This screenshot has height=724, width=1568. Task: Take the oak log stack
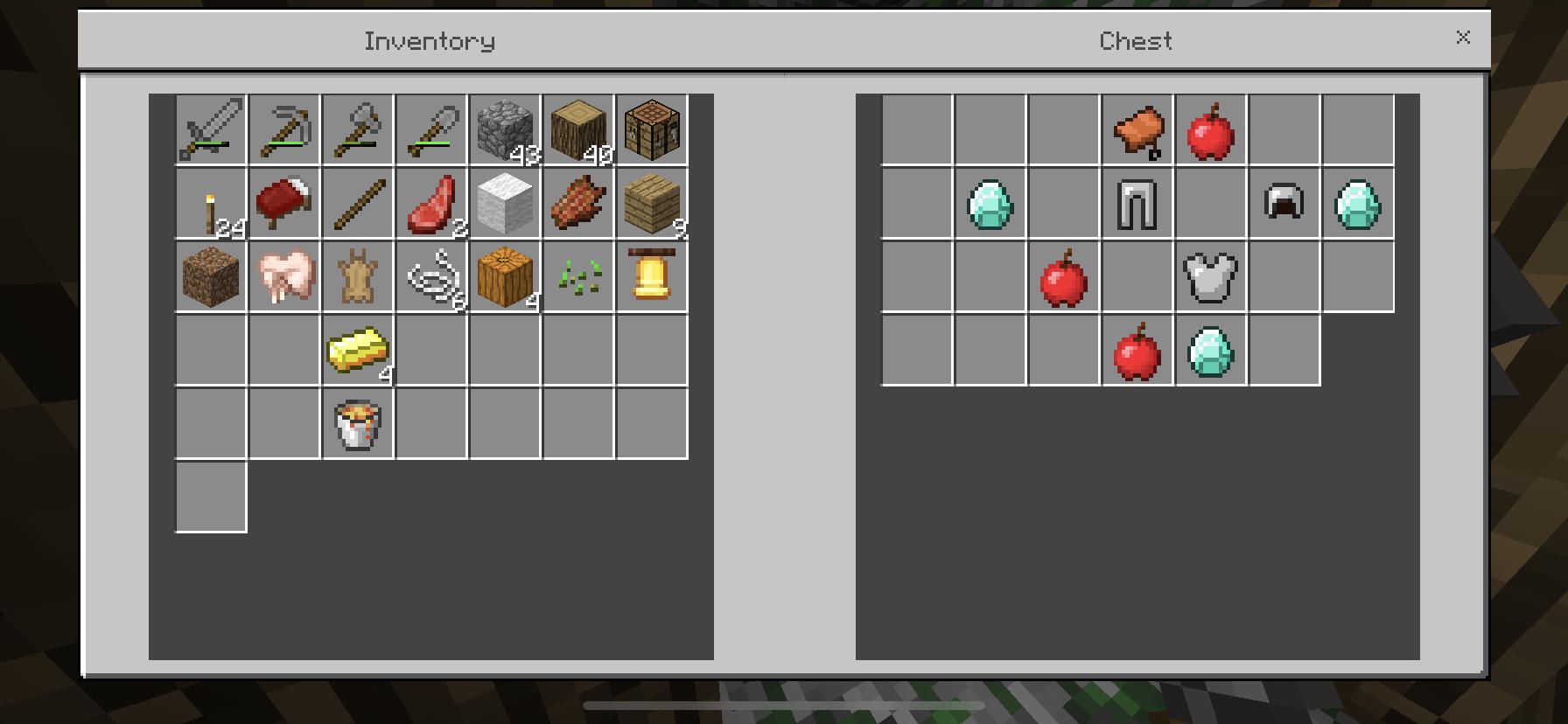pyautogui.click(x=577, y=129)
